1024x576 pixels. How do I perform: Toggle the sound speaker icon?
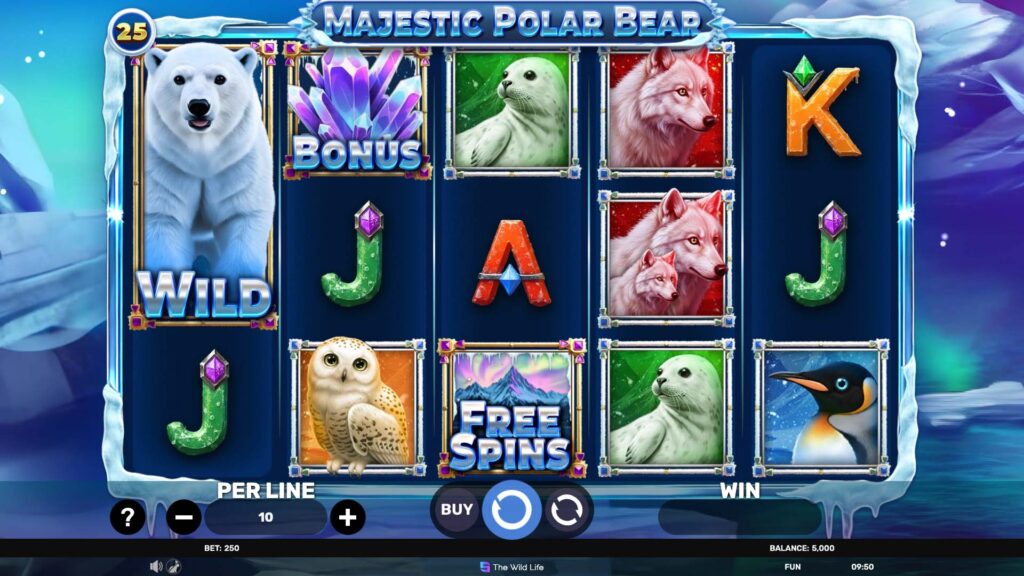(156, 566)
